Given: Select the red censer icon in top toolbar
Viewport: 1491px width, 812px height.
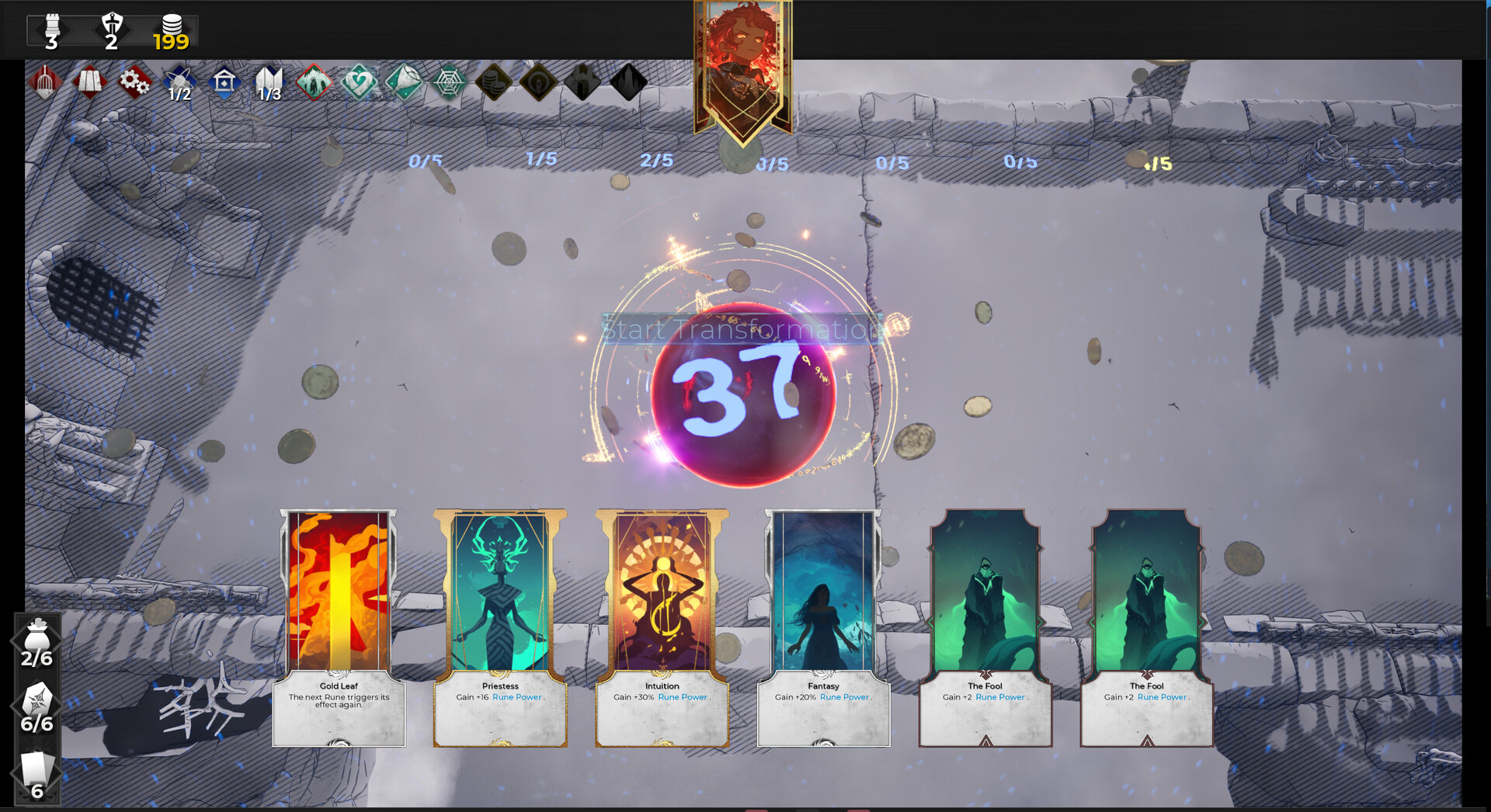Looking at the screenshot, I should pos(43,82).
